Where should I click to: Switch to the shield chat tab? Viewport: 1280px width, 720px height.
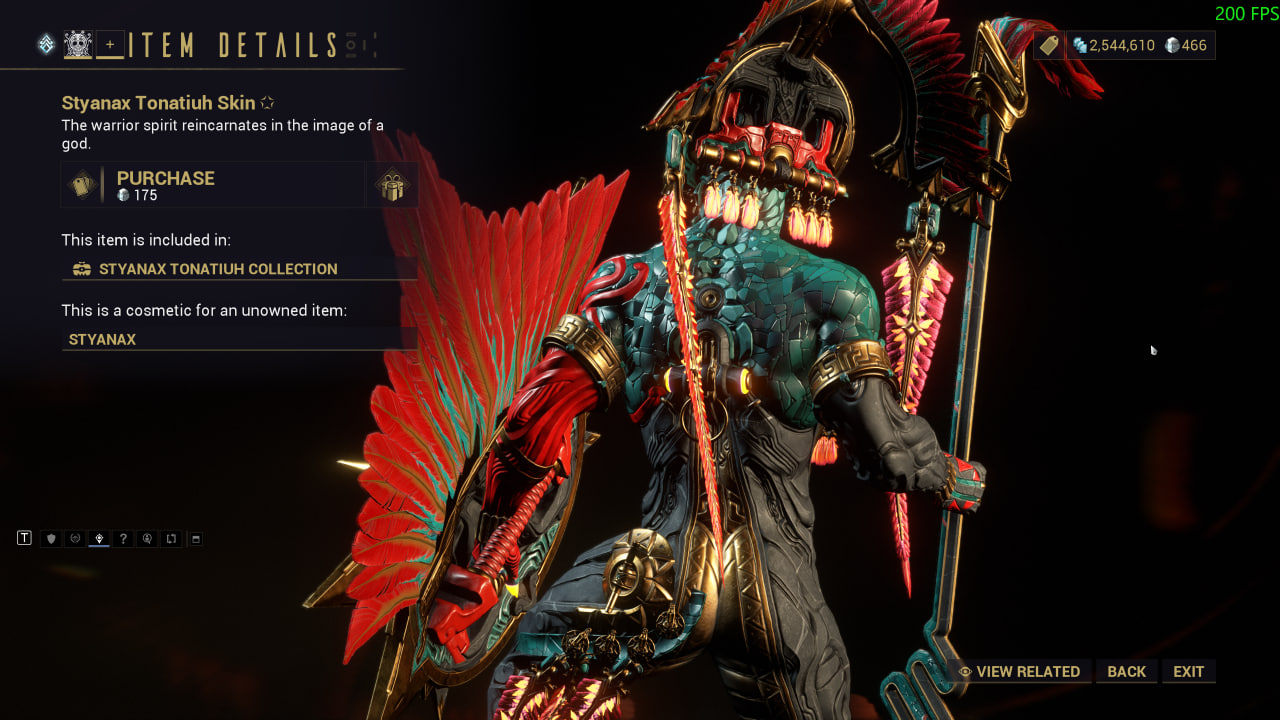click(51, 539)
